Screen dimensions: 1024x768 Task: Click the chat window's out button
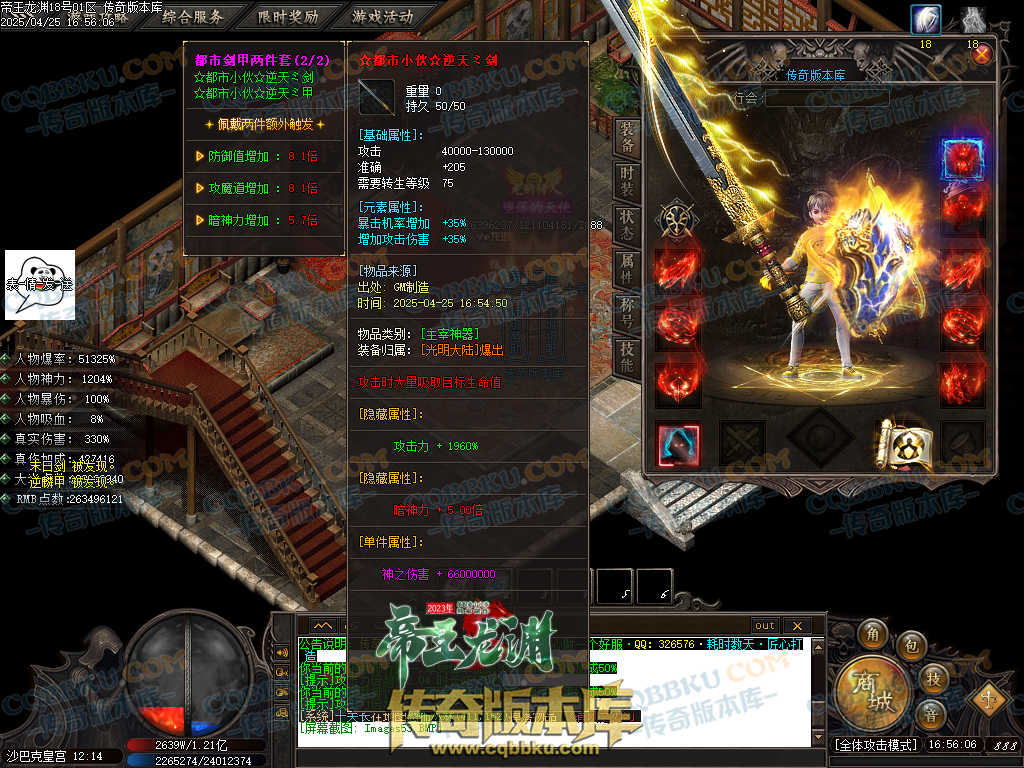point(765,625)
